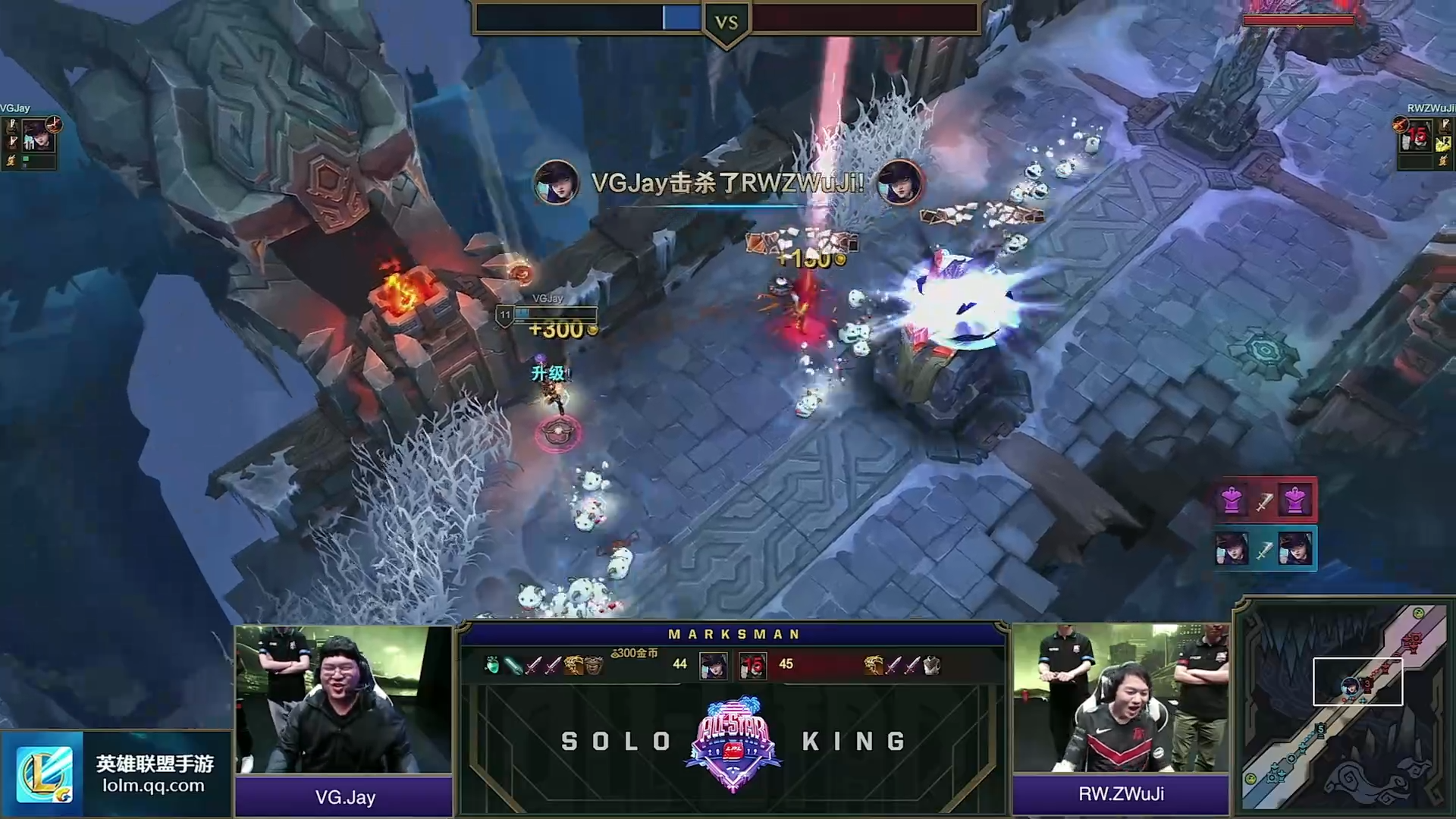The width and height of the screenshot is (1456, 819).
Task: Click the grey chest armor item icon
Action: point(932,665)
